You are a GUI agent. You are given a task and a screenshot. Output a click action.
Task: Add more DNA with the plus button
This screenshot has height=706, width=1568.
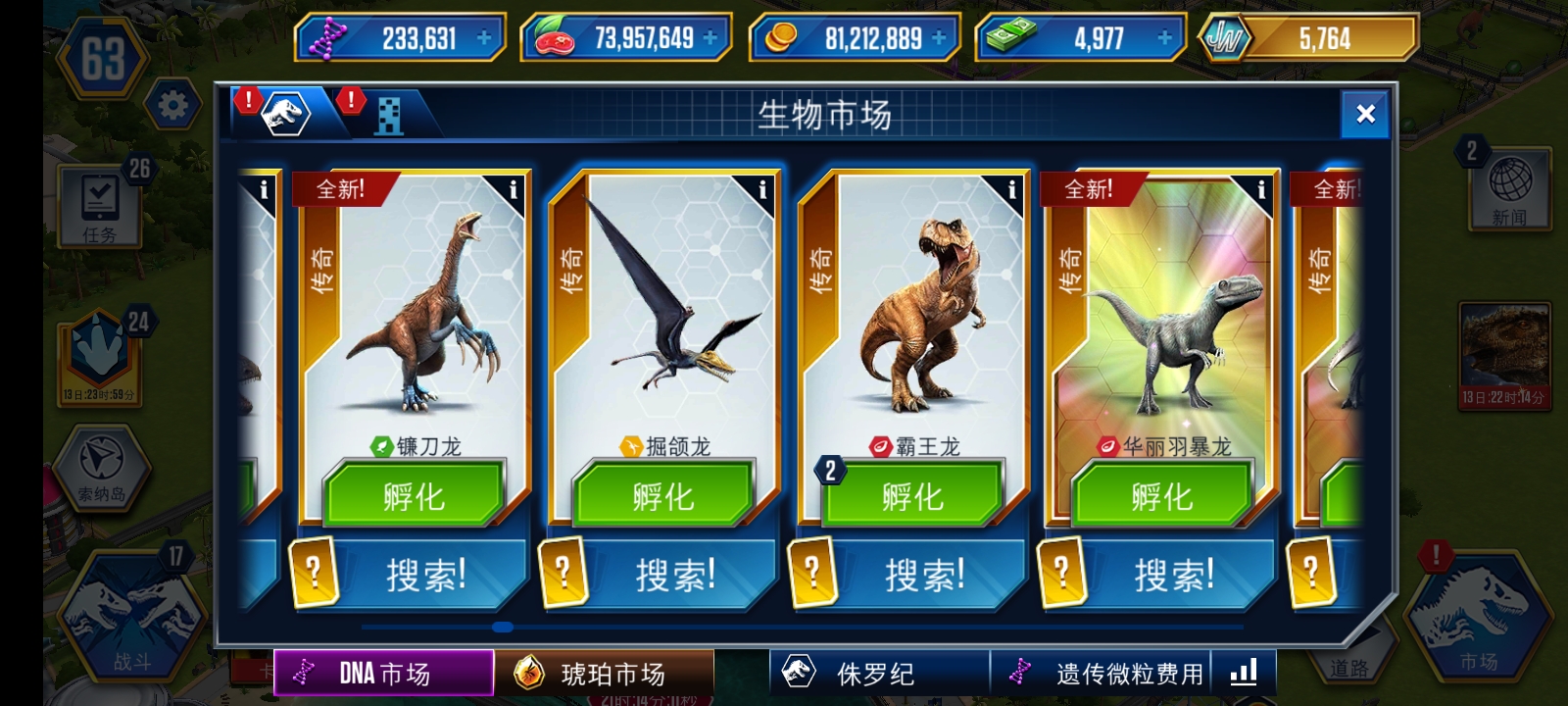484,38
